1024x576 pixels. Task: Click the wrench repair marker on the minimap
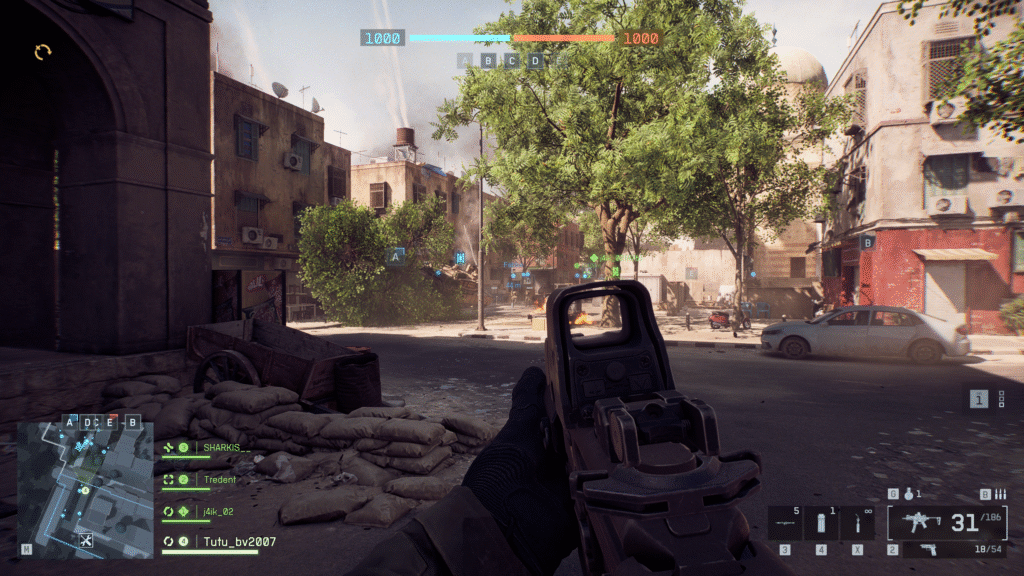coord(86,541)
